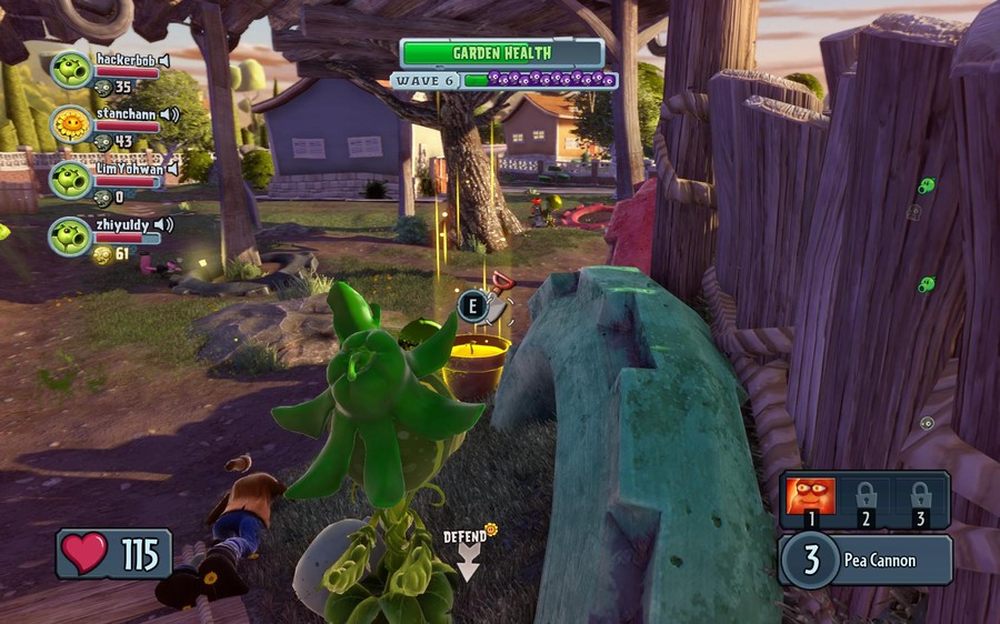Select locked ability slot 2
The image size is (1000, 624).
(x=866, y=497)
